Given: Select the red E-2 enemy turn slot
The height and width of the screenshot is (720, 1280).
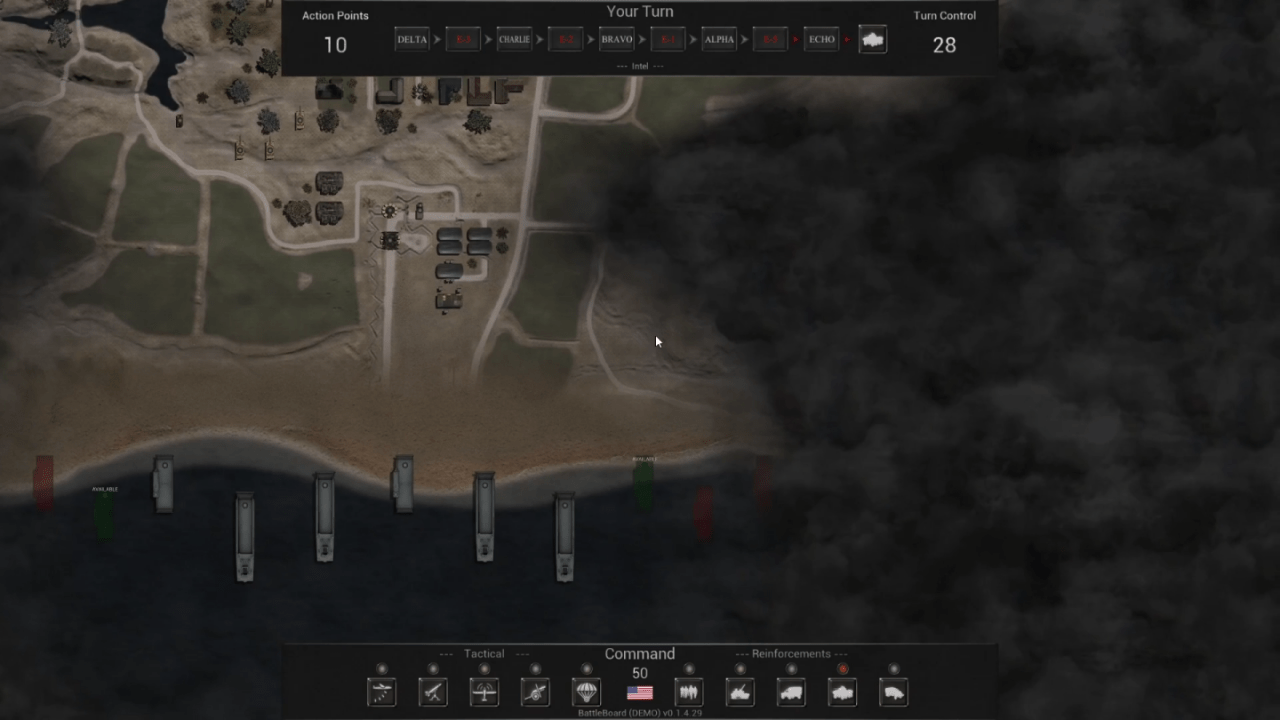Looking at the screenshot, I should 566,40.
